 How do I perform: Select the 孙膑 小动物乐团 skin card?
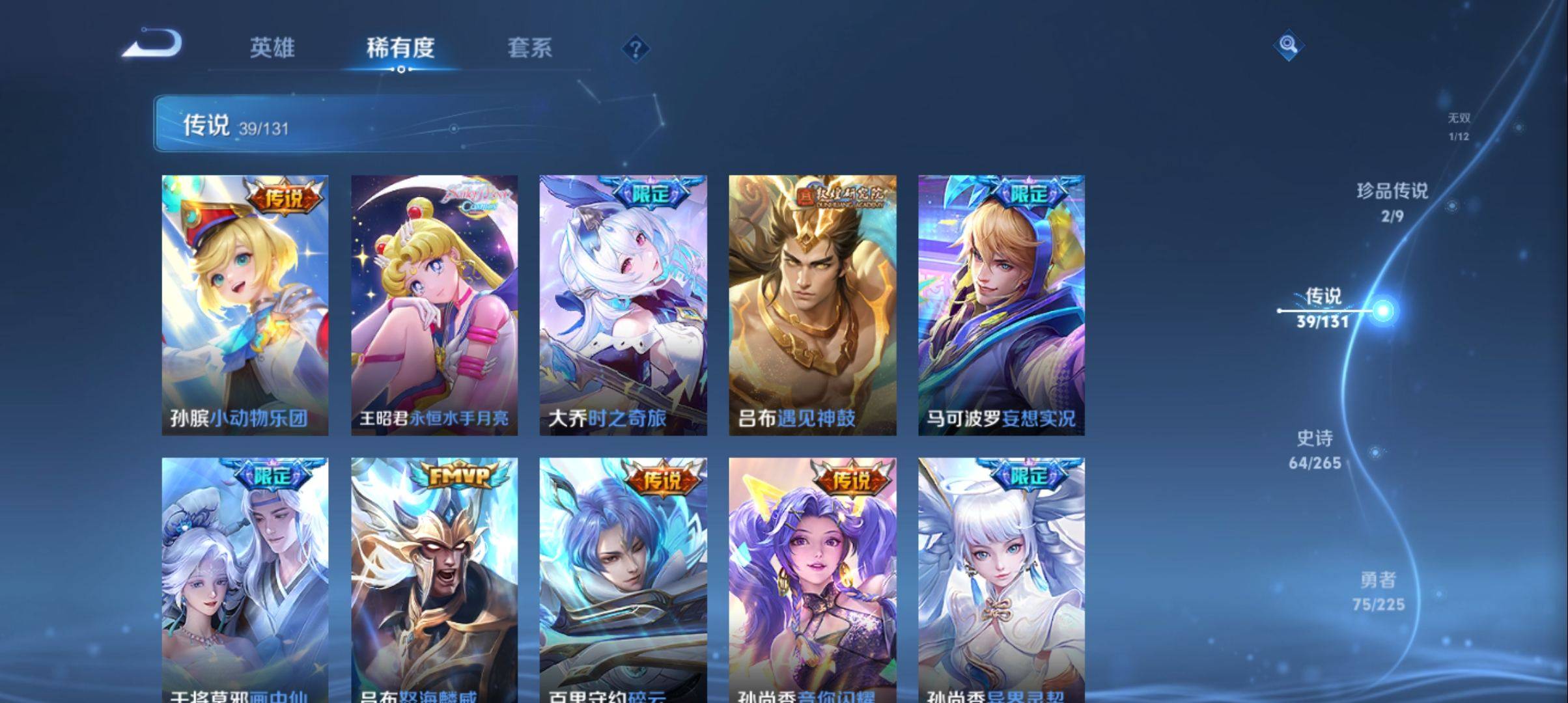click(x=245, y=305)
